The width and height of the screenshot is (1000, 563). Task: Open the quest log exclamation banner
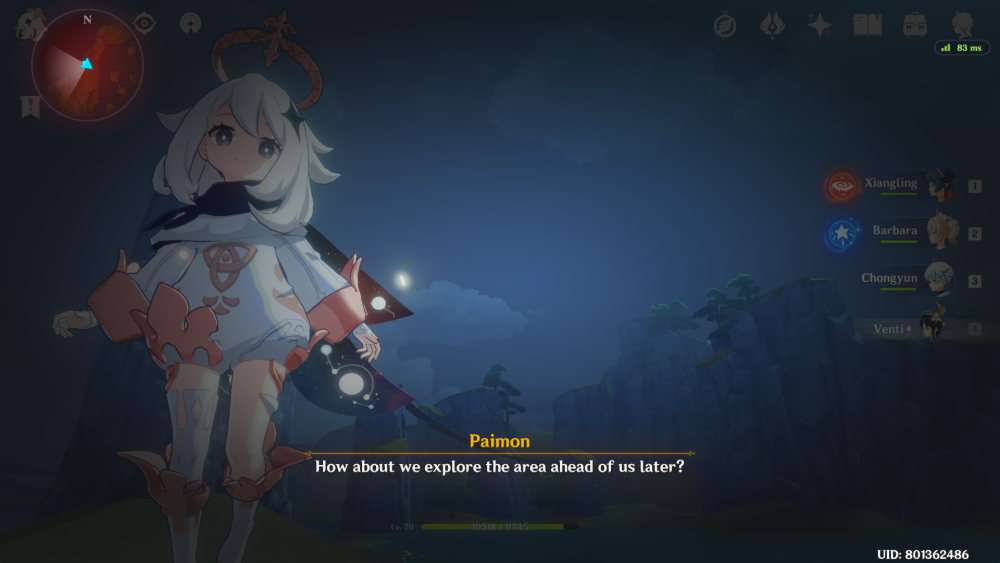[30, 106]
